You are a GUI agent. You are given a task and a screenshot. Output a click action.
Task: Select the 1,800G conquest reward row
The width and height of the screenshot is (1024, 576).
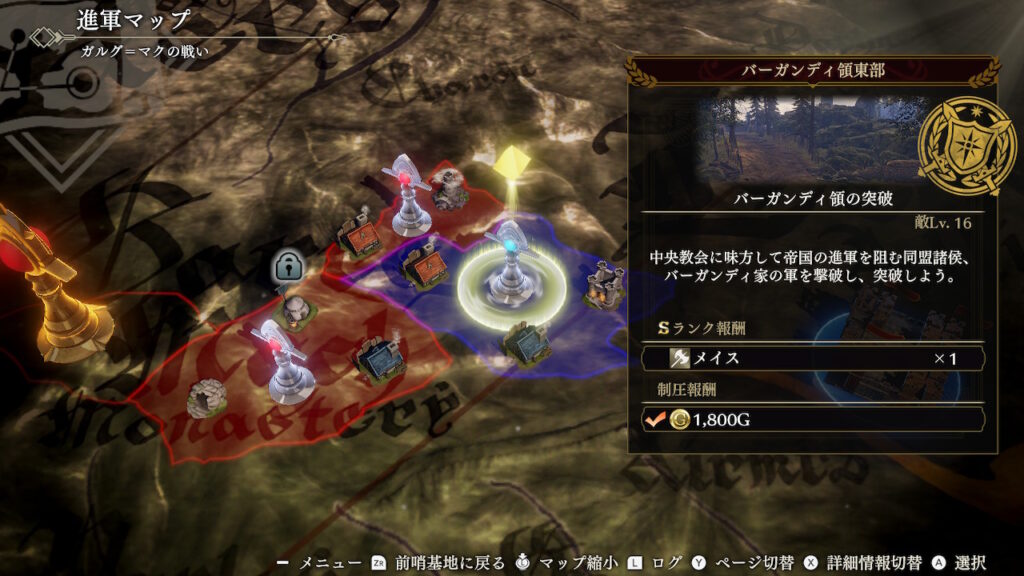[x=812, y=420]
